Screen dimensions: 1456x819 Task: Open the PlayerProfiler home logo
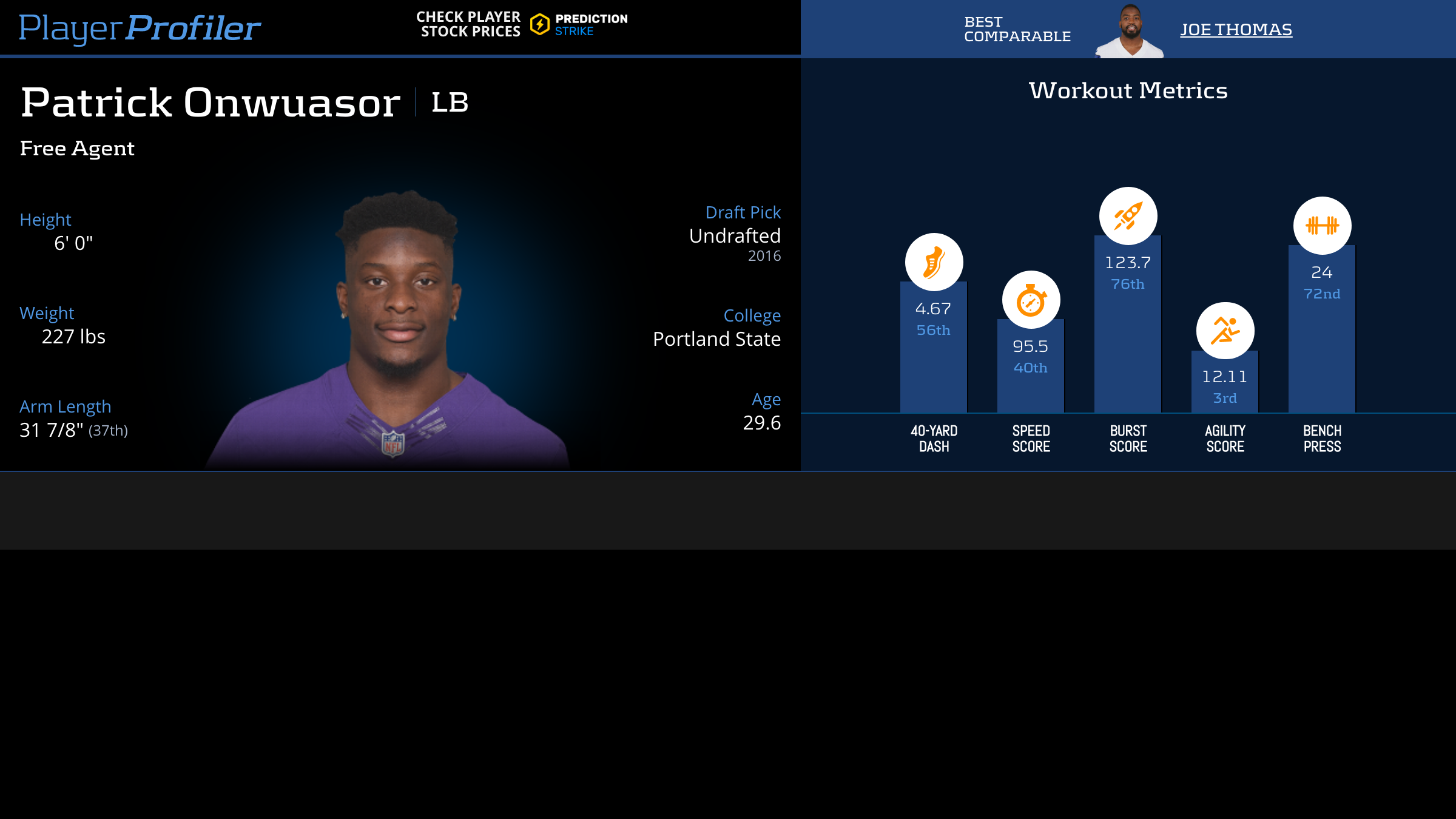tap(140, 28)
